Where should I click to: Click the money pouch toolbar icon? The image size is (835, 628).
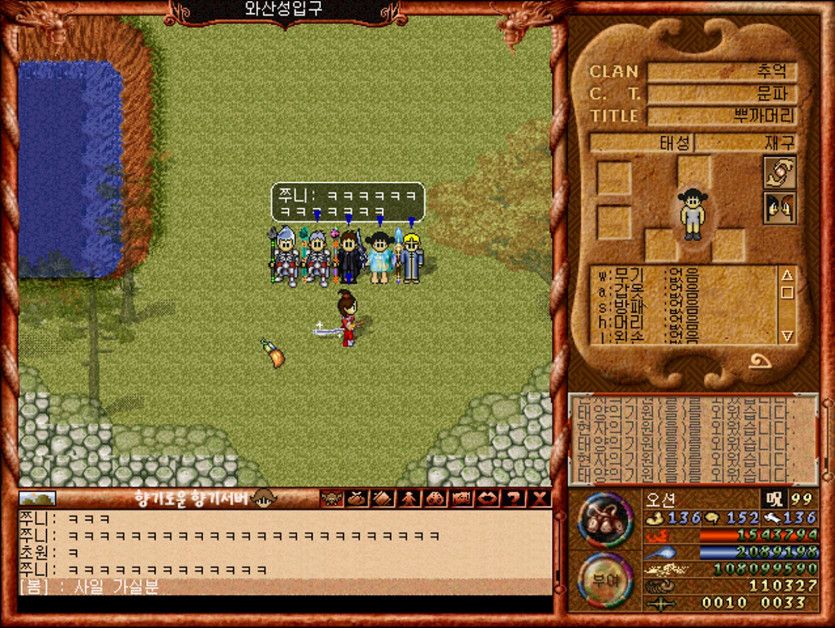[357, 498]
